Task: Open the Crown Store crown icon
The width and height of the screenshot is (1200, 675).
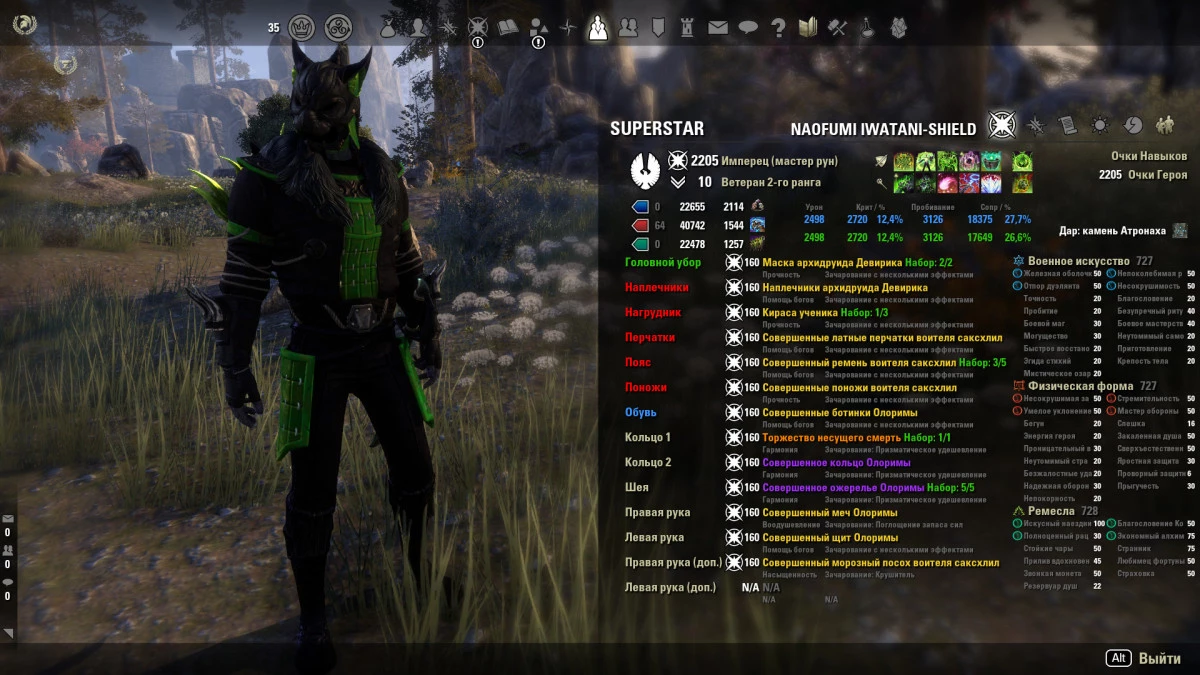Action: [303, 27]
